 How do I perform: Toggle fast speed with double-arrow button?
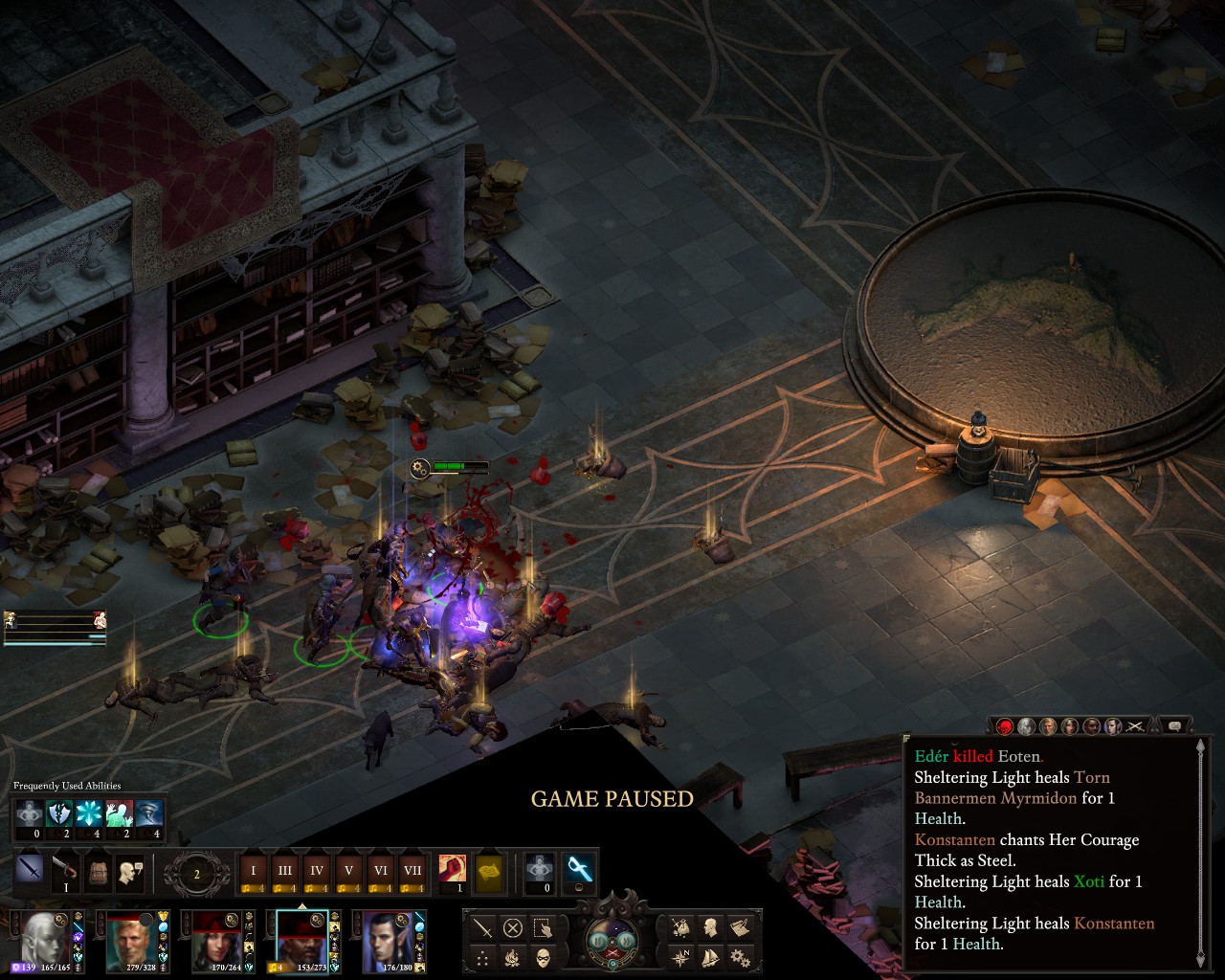pyautogui.click(x=629, y=941)
